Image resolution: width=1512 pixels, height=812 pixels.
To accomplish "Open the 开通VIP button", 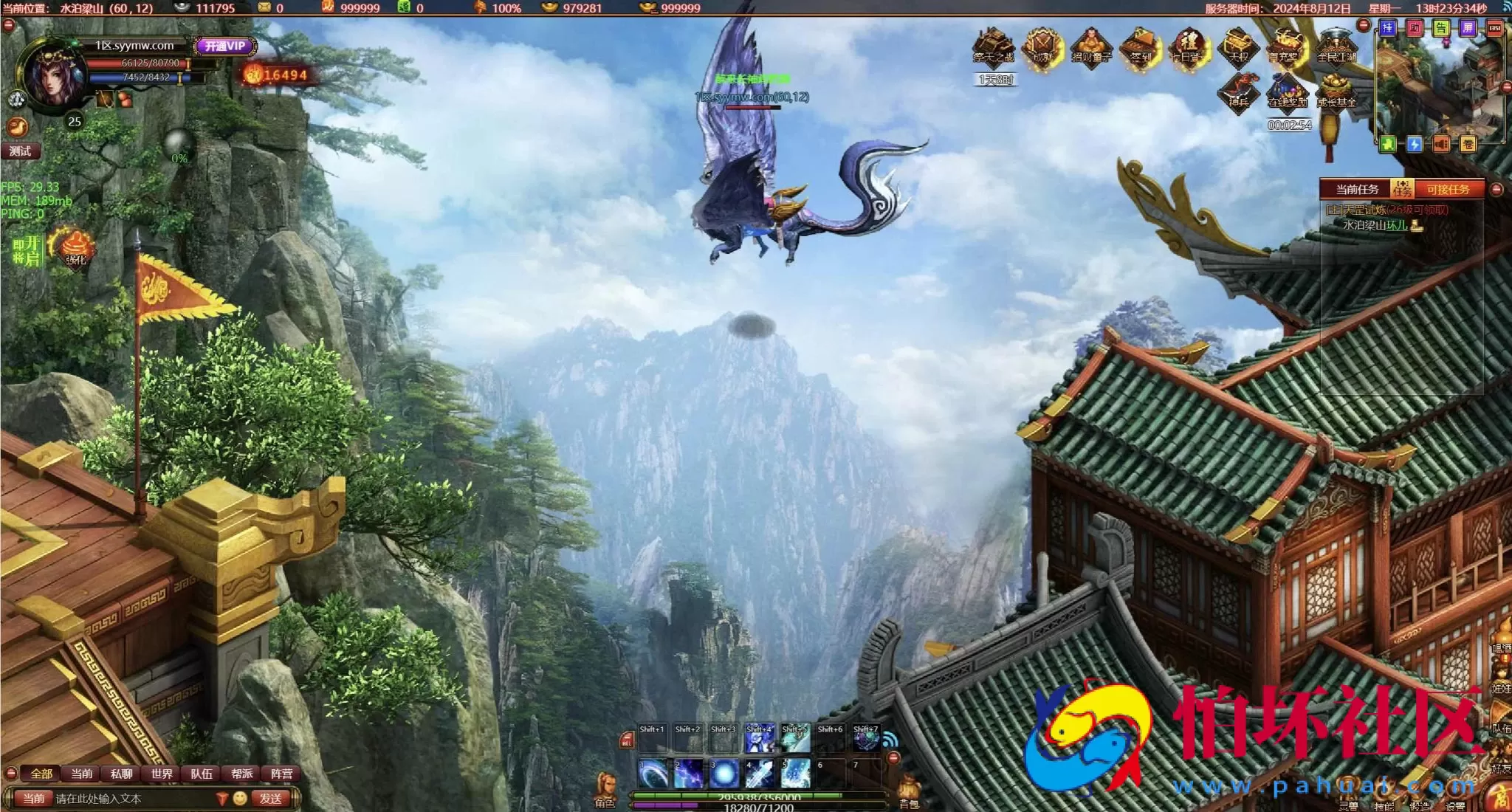I will click(225, 46).
